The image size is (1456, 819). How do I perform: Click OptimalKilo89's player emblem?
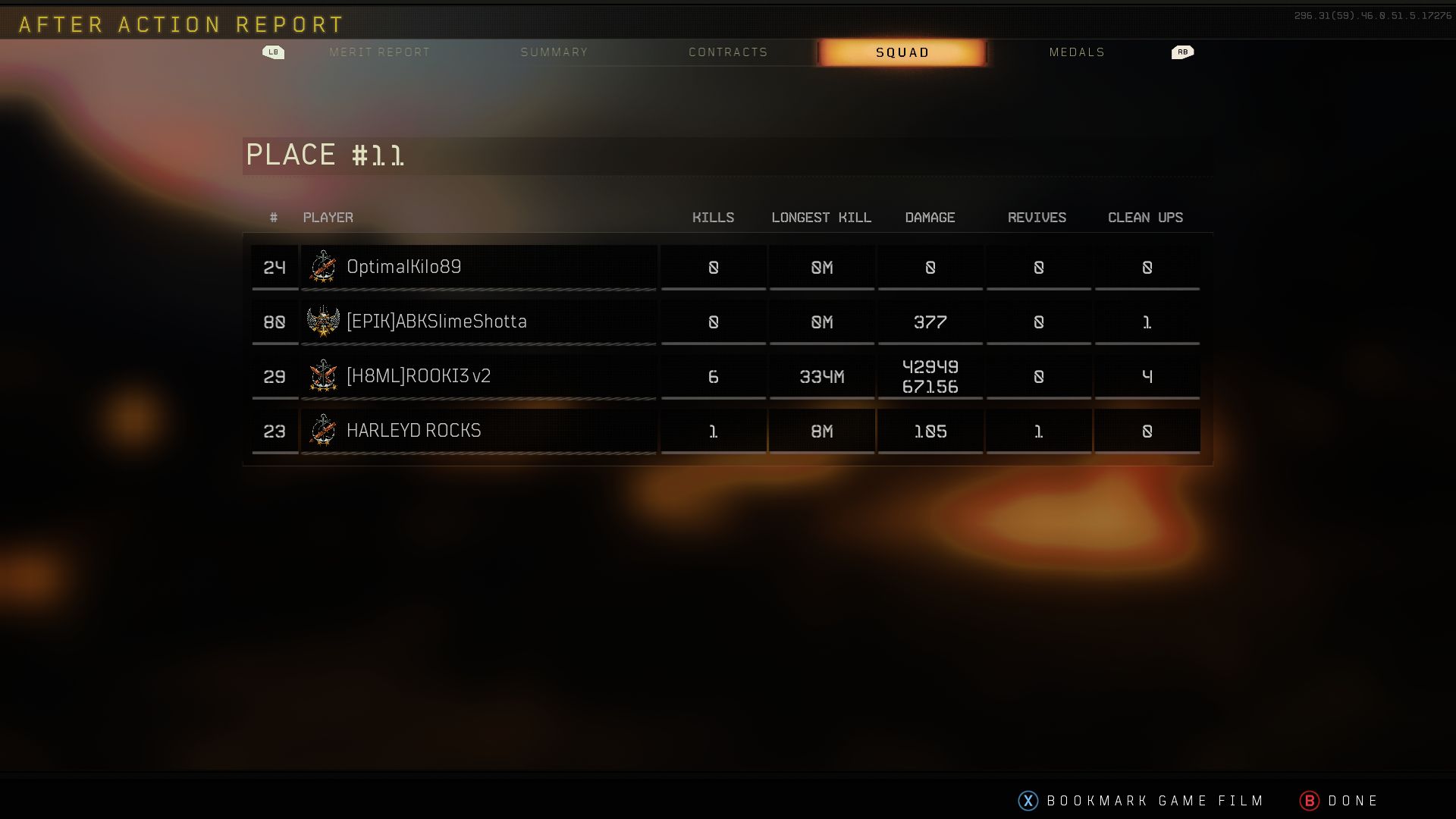click(324, 267)
